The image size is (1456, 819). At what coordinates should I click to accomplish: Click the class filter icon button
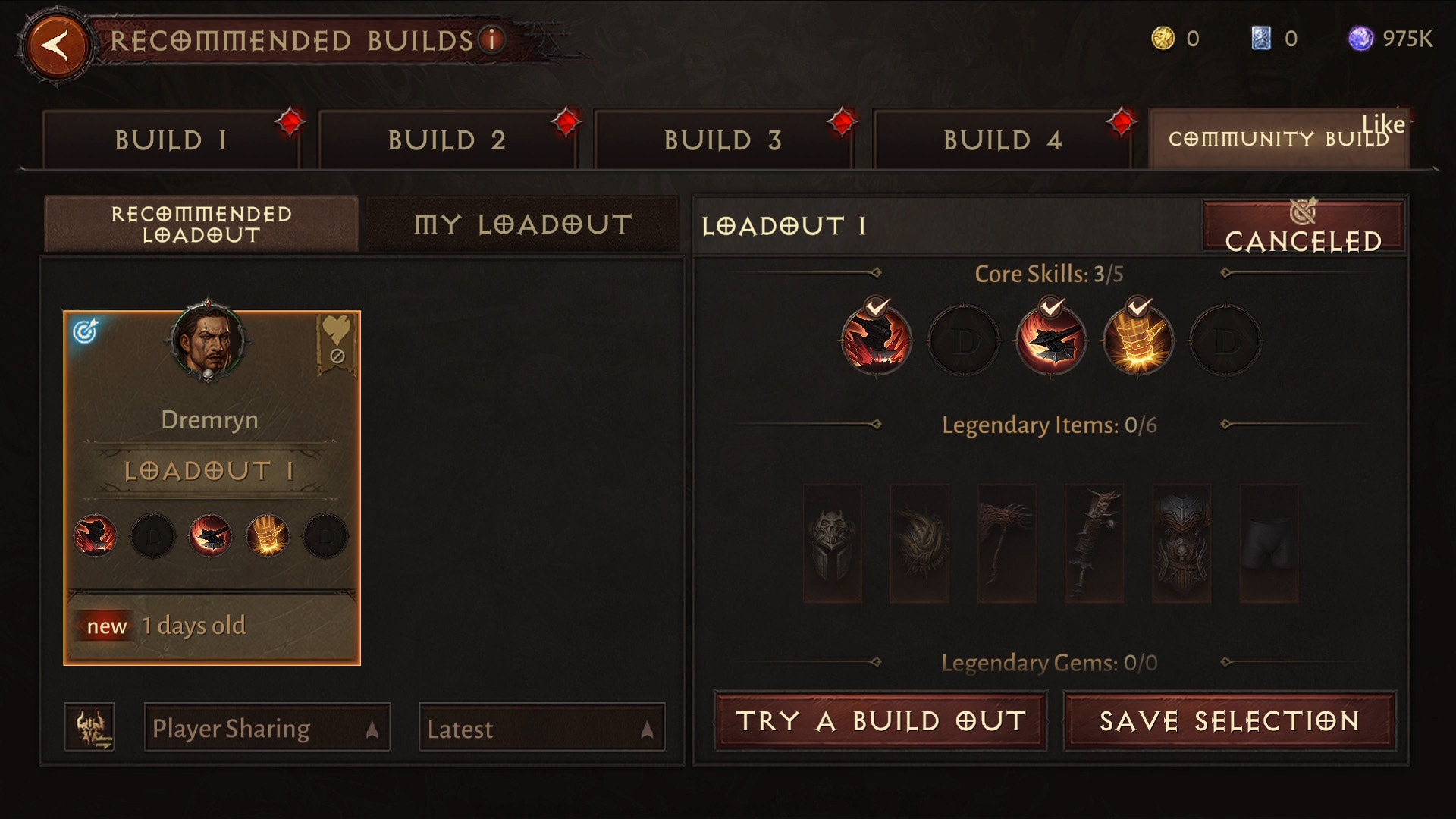[89, 728]
